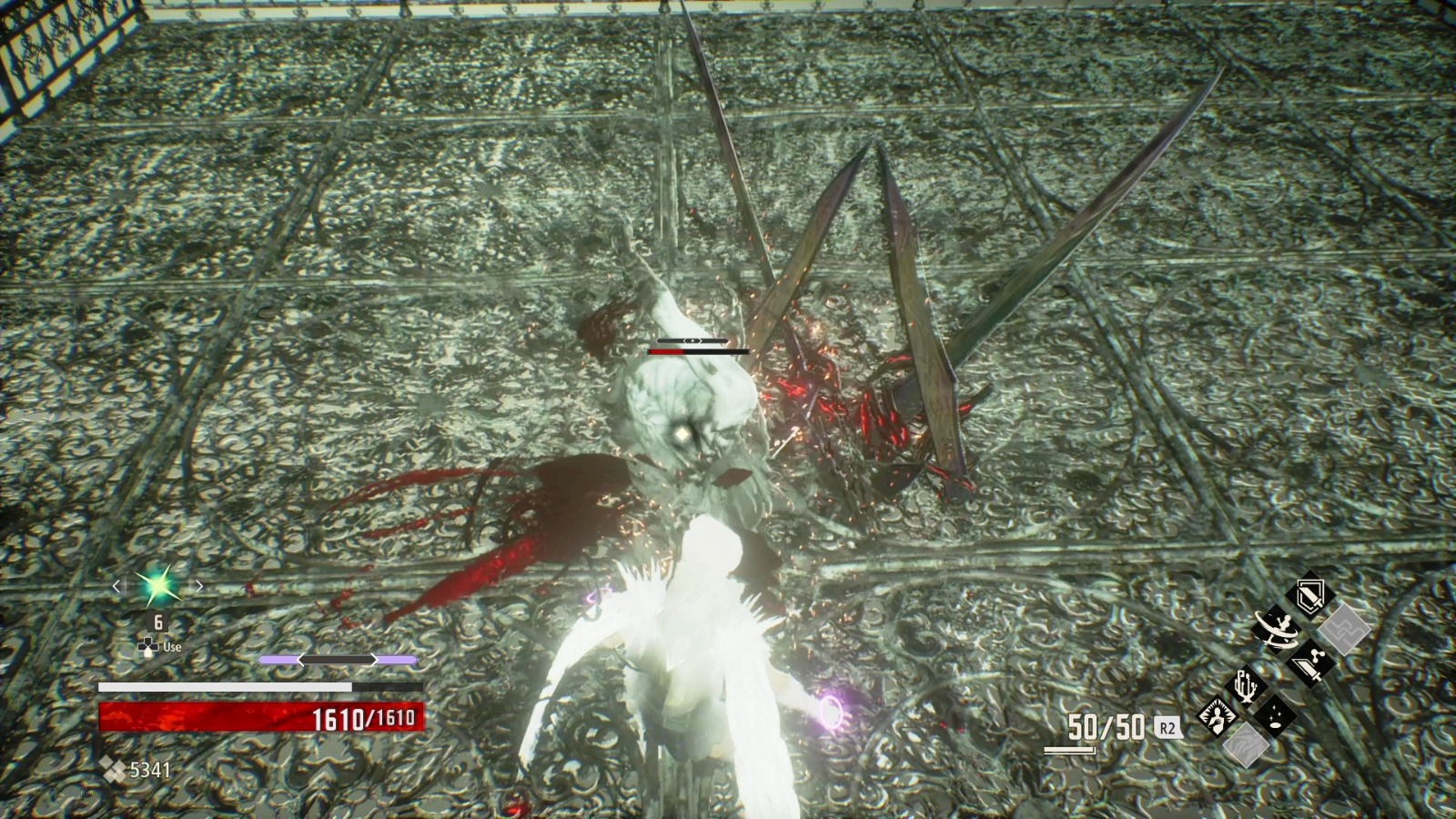Cycle to the previous item with the left arrow
This screenshot has height=819, width=1456.
pyautogui.click(x=117, y=586)
